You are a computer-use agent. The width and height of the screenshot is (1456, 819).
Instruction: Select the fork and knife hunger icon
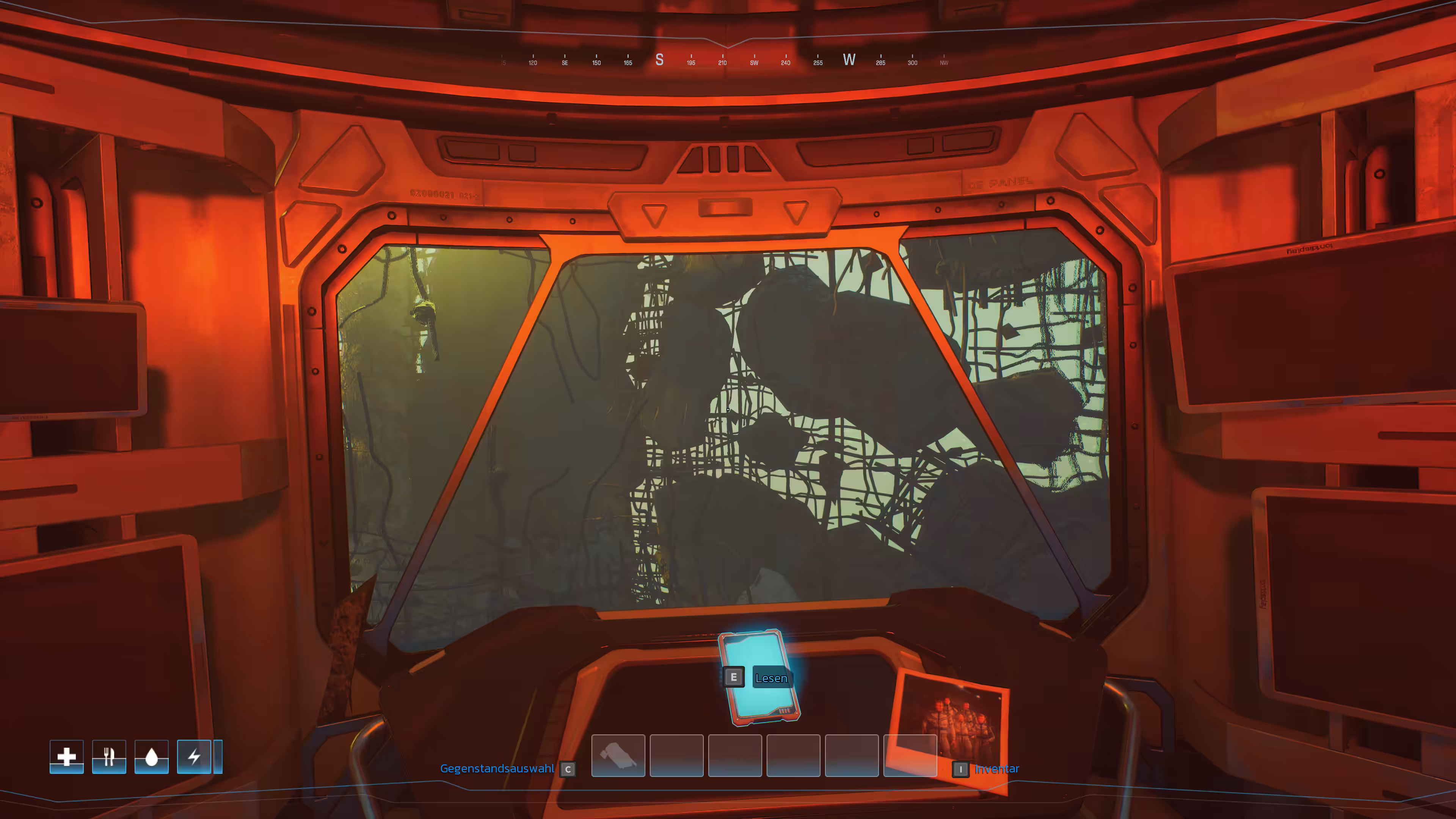109,756
